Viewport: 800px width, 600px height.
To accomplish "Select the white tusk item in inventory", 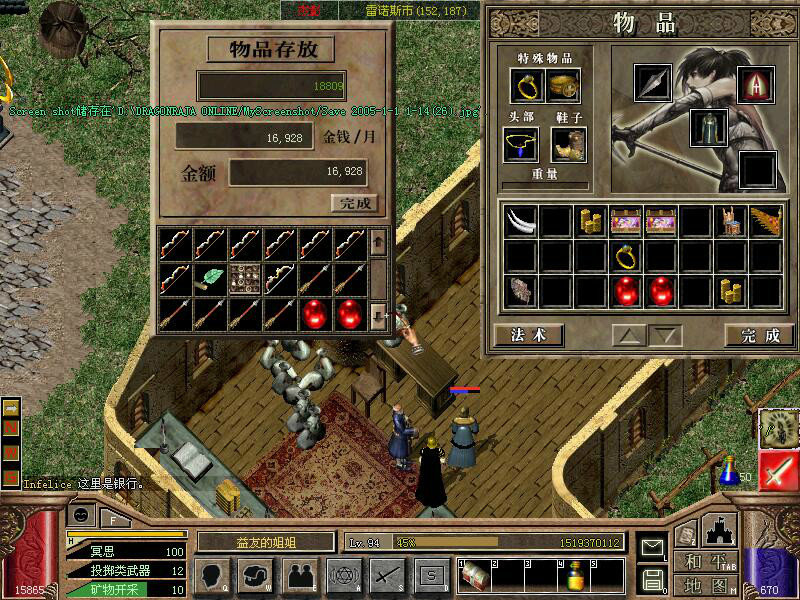I will 520,221.
